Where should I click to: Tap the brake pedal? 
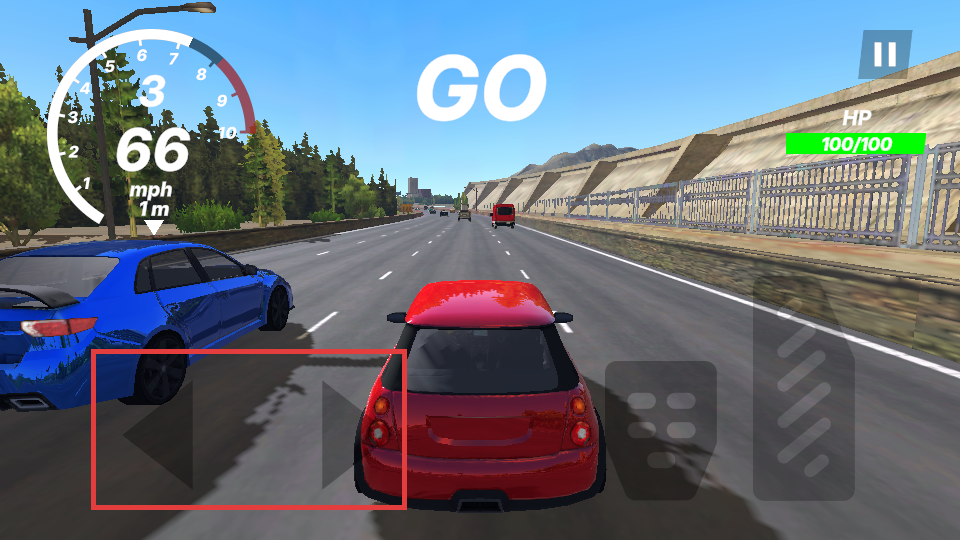[x=661, y=430]
